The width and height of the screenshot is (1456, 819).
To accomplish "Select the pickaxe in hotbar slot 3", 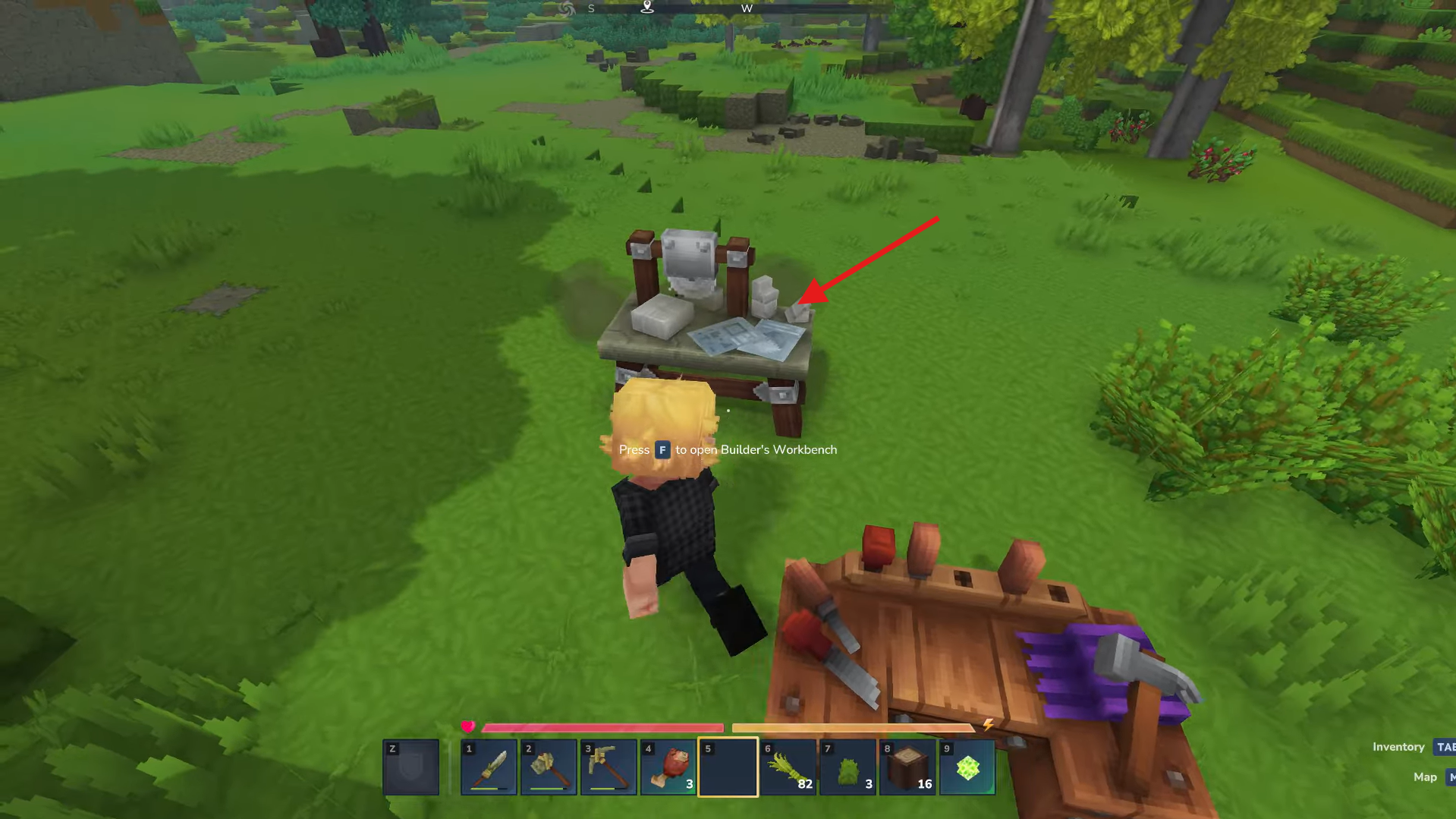I will click(x=608, y=767).
